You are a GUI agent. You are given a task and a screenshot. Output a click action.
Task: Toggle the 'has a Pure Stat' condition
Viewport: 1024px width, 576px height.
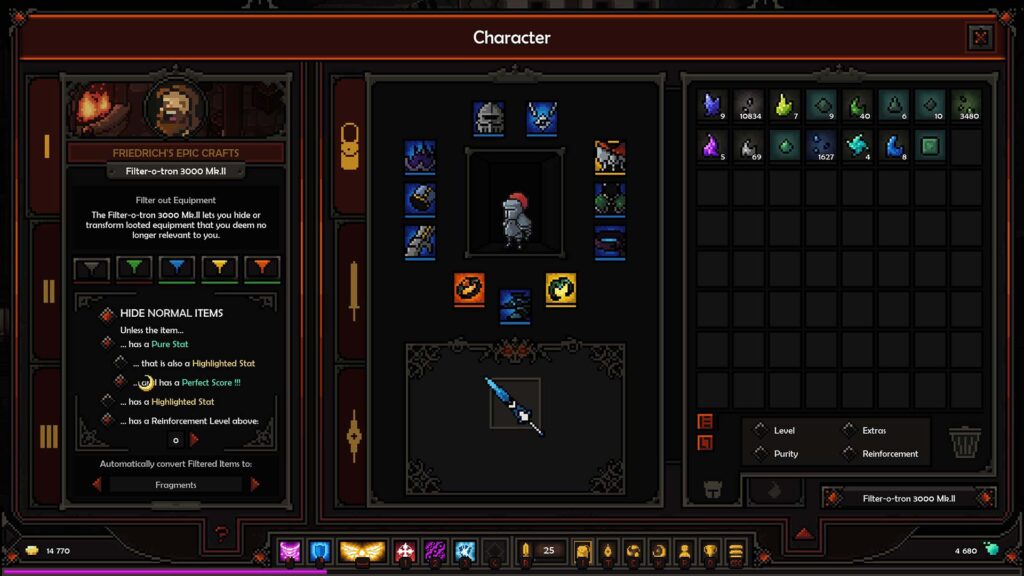point(107,343)
